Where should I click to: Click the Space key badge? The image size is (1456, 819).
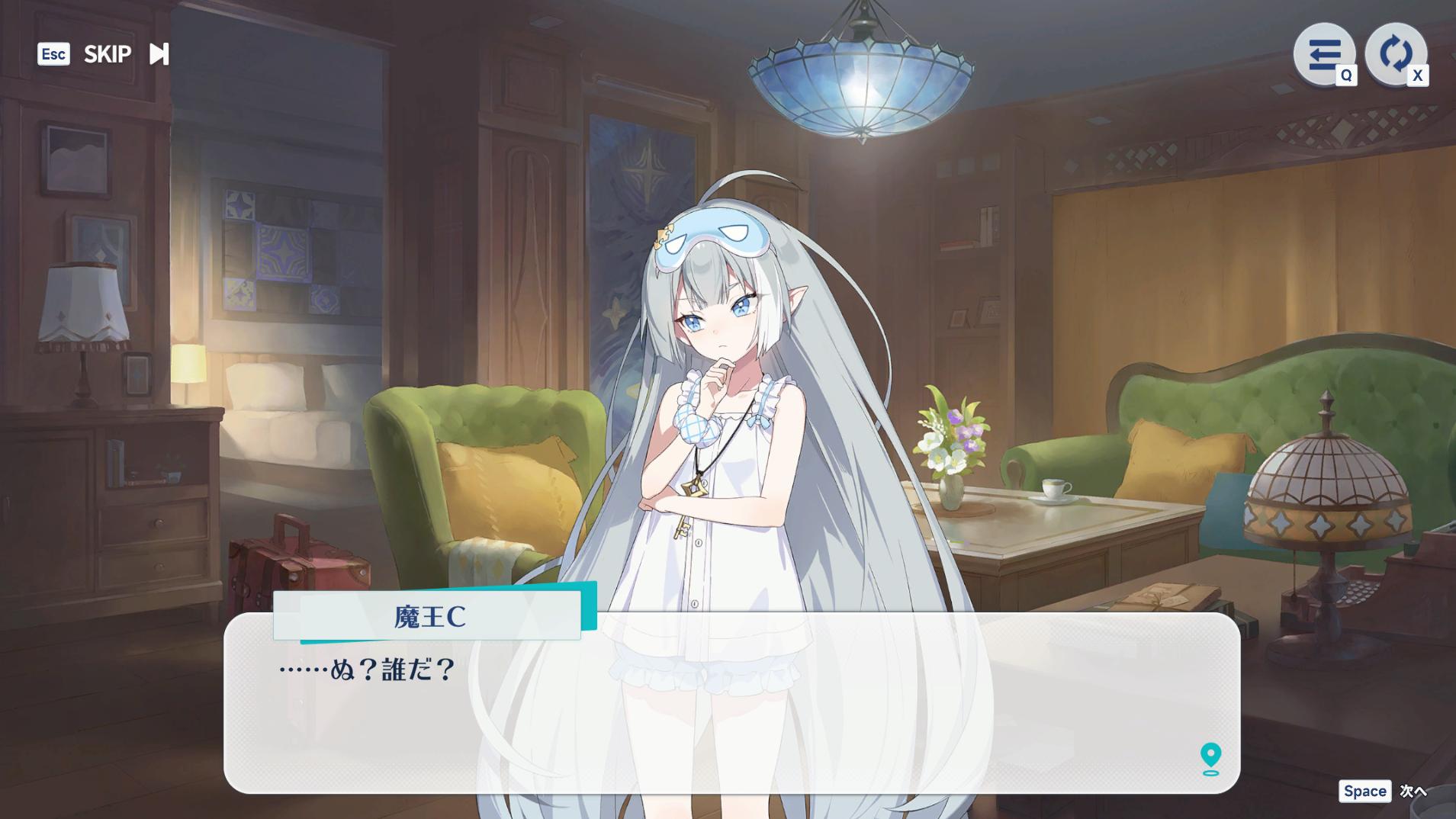point(1365,792)
